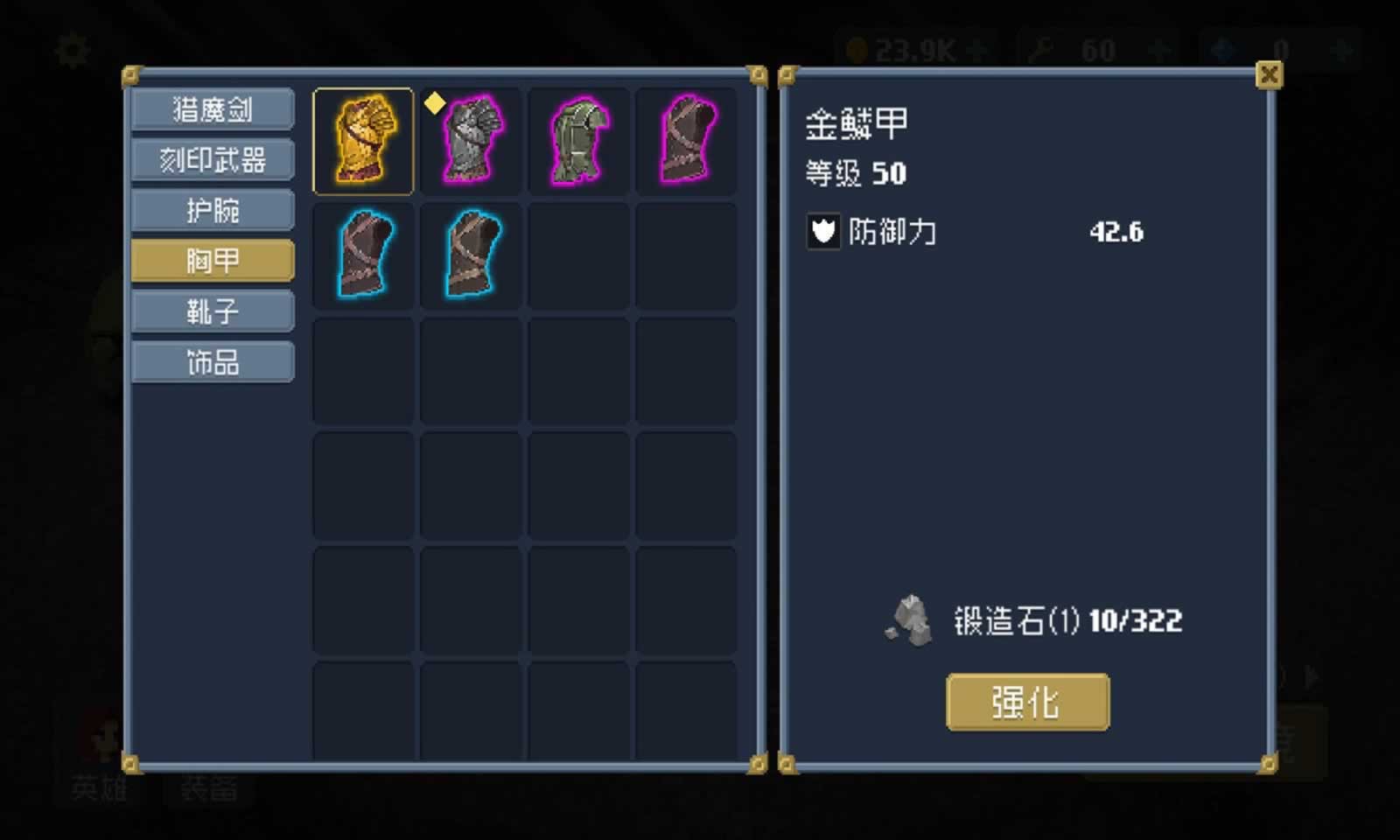Select the 饰品 equipment category
Image resolution: width=1400 pixels, height=840 pixels.
(x=212, y=361)
